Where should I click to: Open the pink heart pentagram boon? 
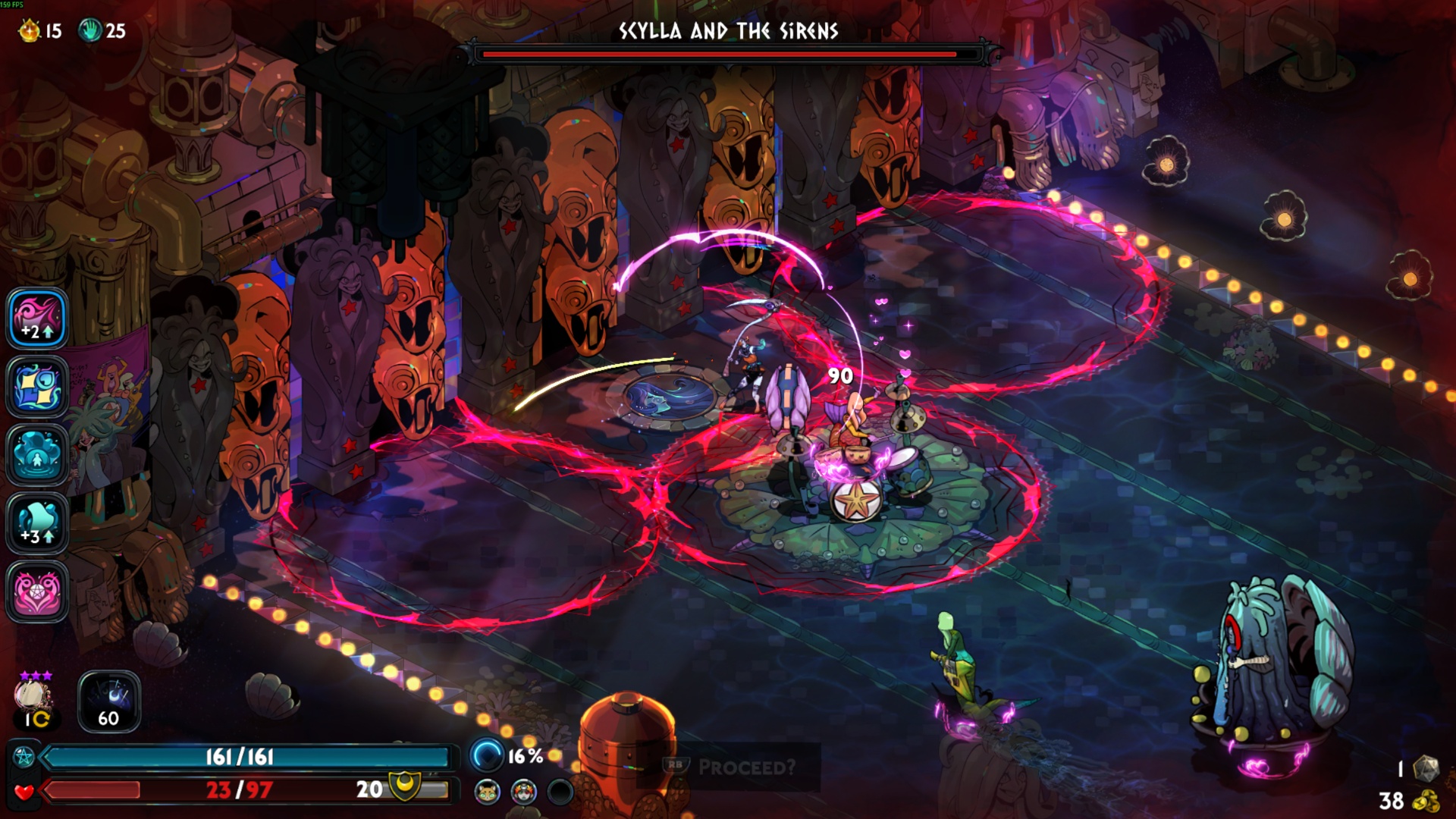coord(37,591)
